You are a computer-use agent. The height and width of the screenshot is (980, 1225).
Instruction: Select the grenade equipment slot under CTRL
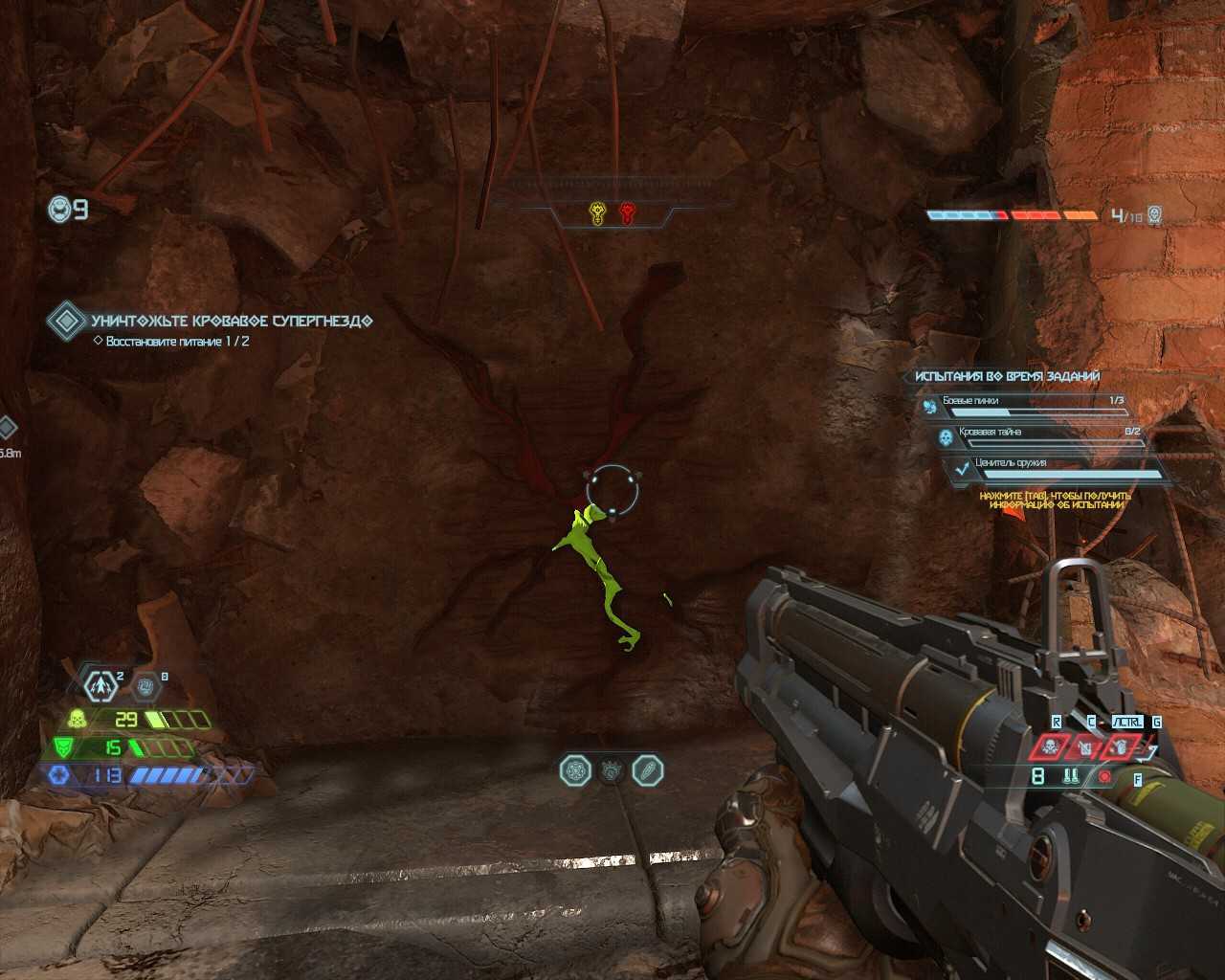1120,747
